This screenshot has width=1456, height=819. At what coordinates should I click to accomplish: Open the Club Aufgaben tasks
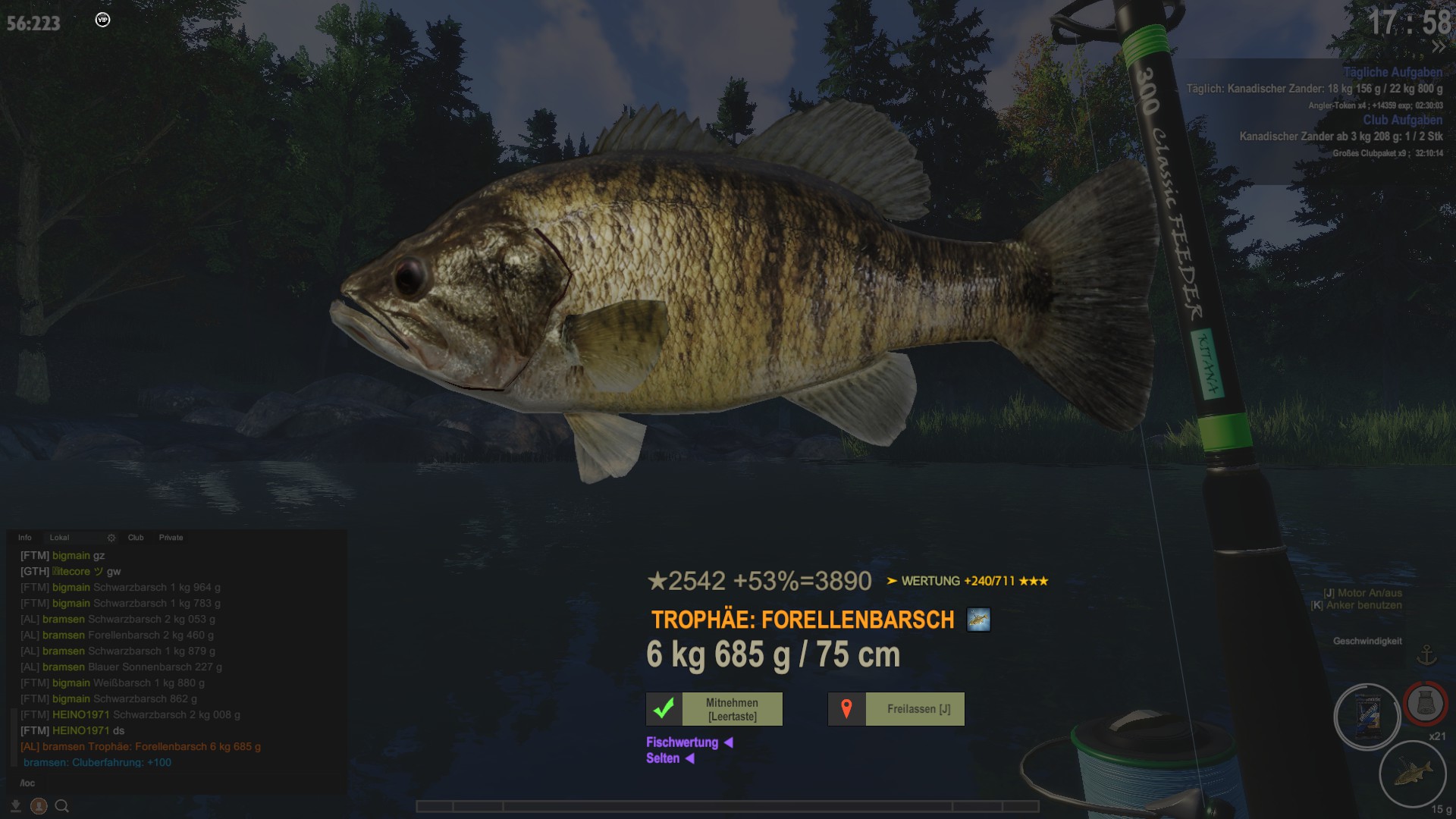(x=1402, y=120)
